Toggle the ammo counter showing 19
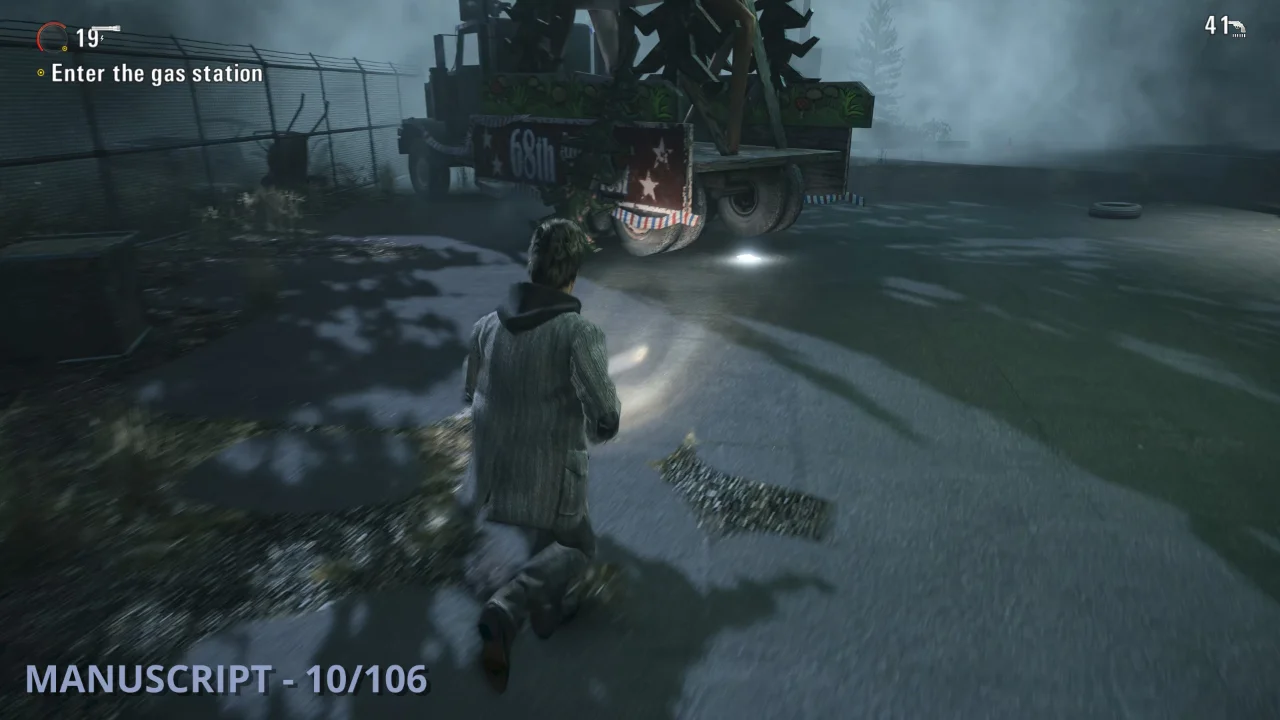 click(85, 40)
